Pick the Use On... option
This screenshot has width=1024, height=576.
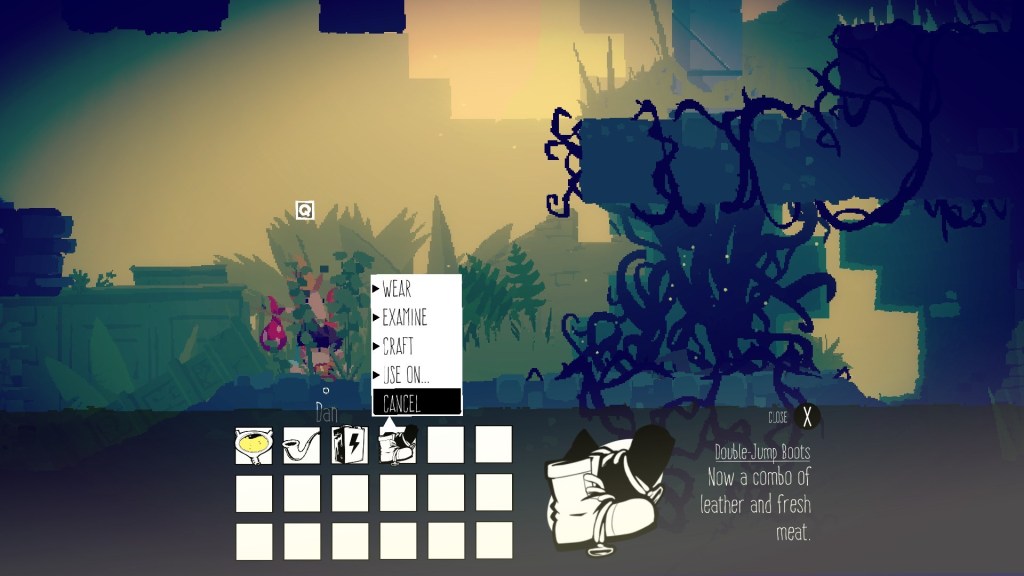point(415,374)
